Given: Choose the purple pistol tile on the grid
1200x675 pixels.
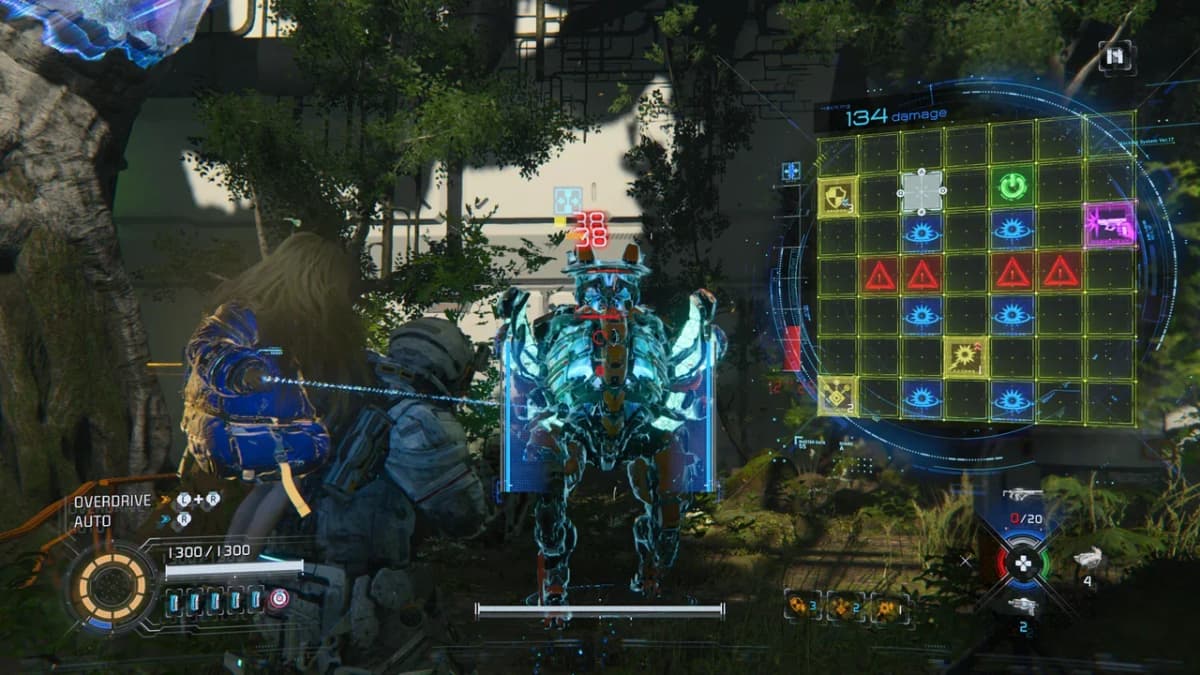Looking at the screenshot, I should tap(1110, 224).
